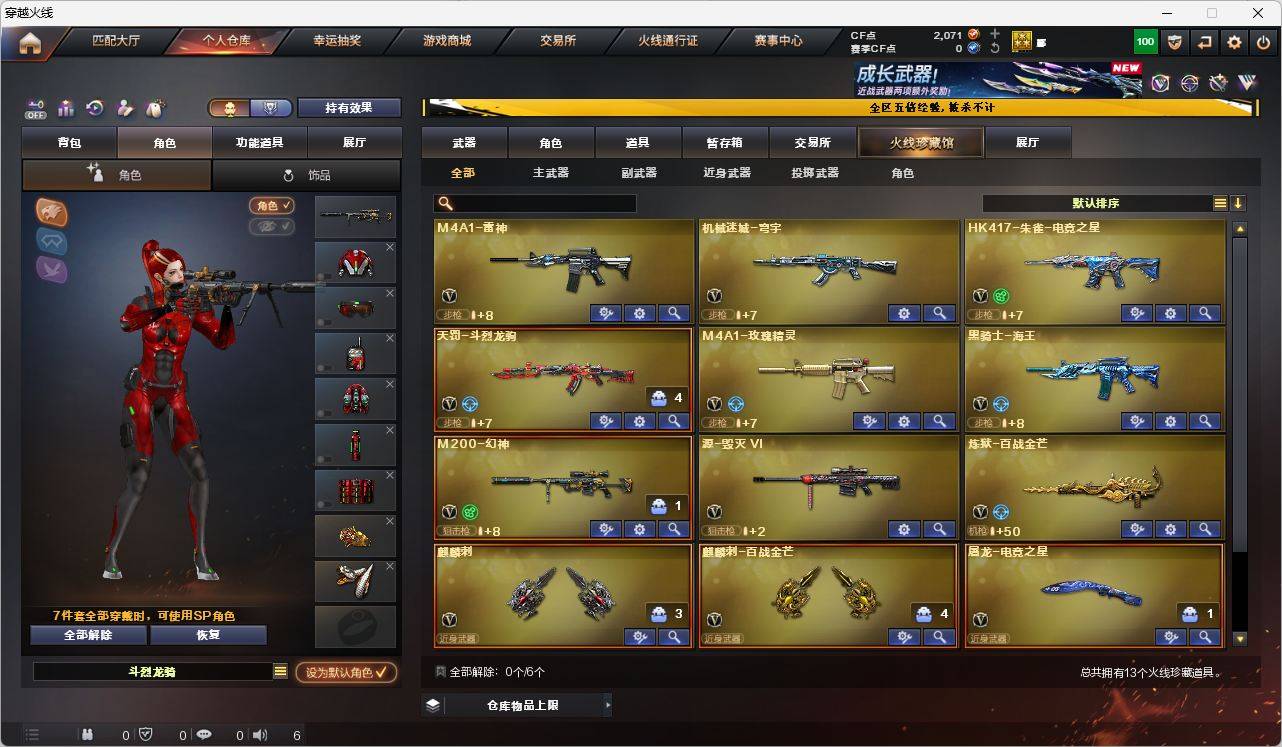Click the search input field above the weapon grid
1282x747 pixels.
click(535, 203)
